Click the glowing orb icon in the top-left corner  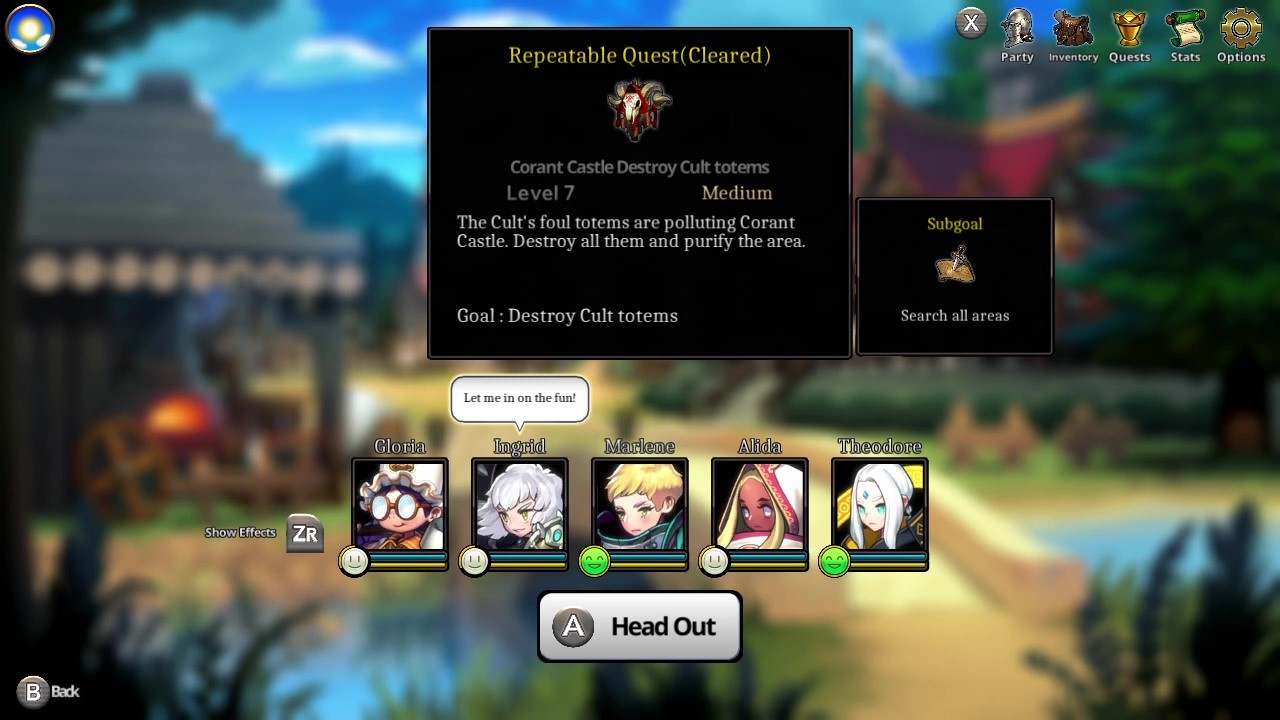tap(29, 29)
